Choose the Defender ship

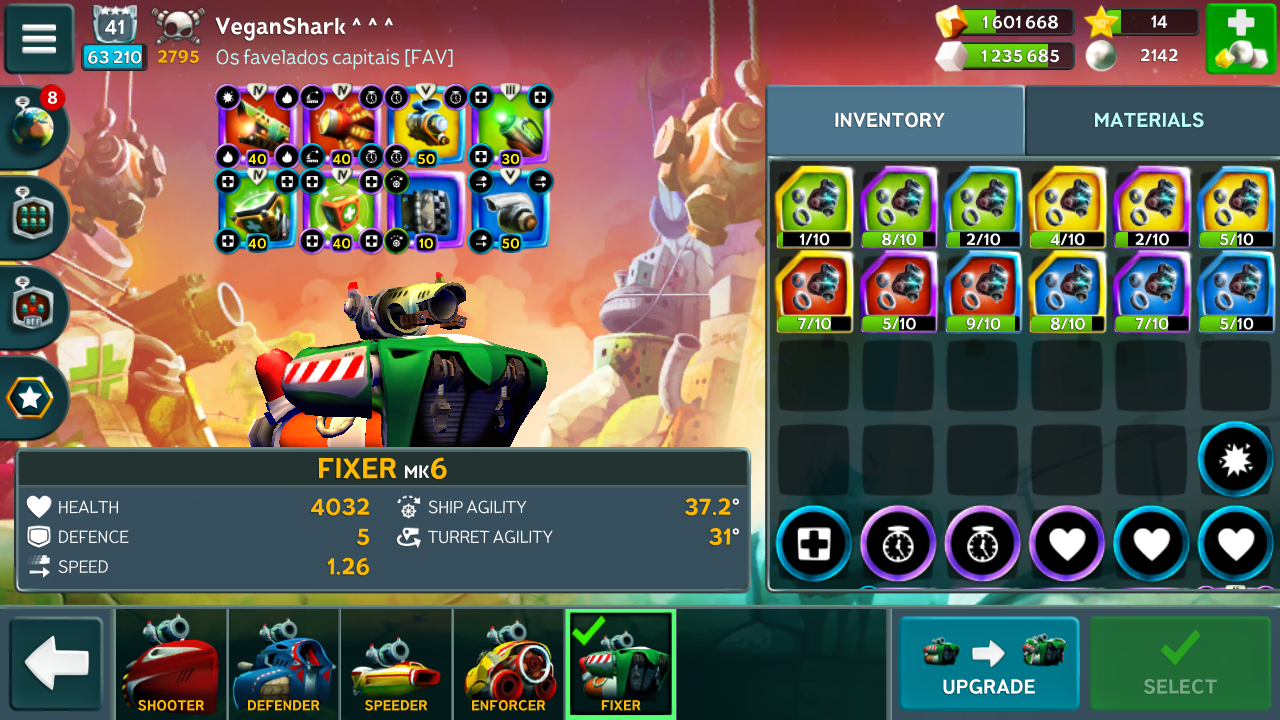coord(283,664)
